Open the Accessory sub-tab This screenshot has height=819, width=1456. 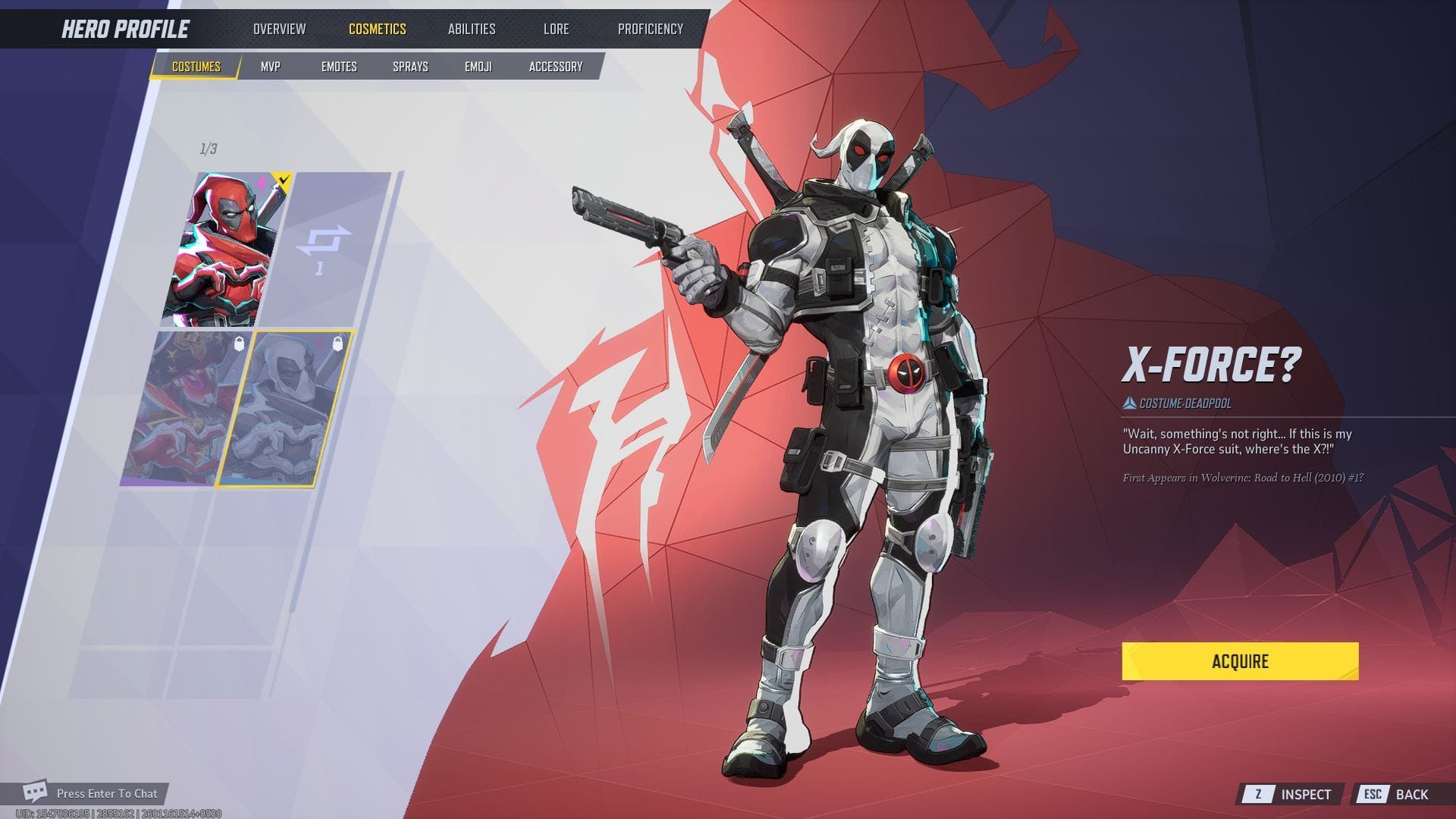[556, 67]
